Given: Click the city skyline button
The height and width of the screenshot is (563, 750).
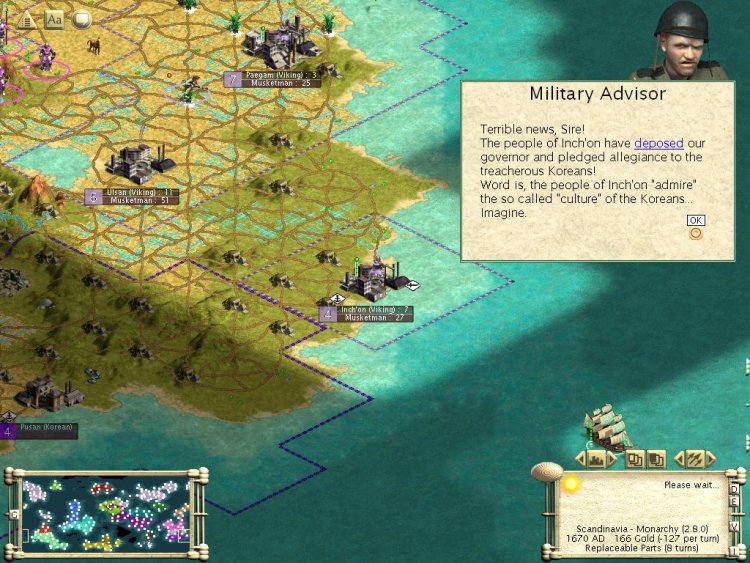Looking at the screenshot, I should click(x=598, y=459).
